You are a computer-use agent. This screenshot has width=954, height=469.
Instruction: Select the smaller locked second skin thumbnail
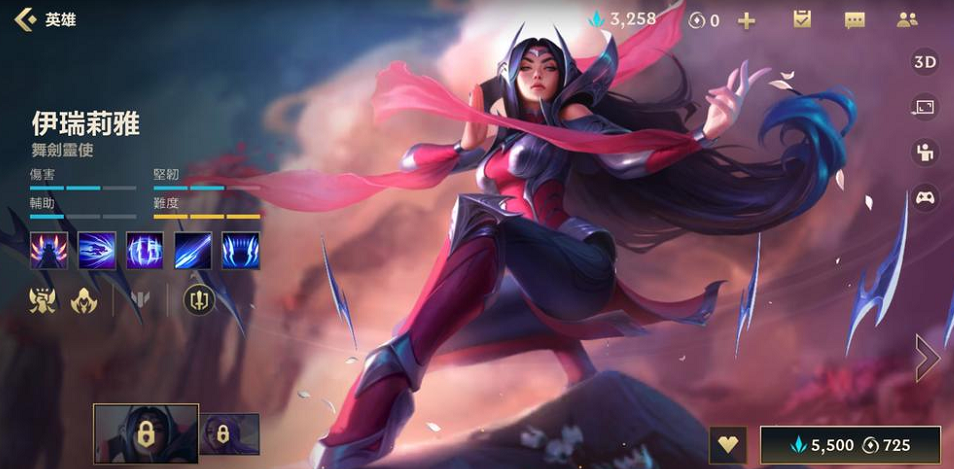(x=231, y=434)
